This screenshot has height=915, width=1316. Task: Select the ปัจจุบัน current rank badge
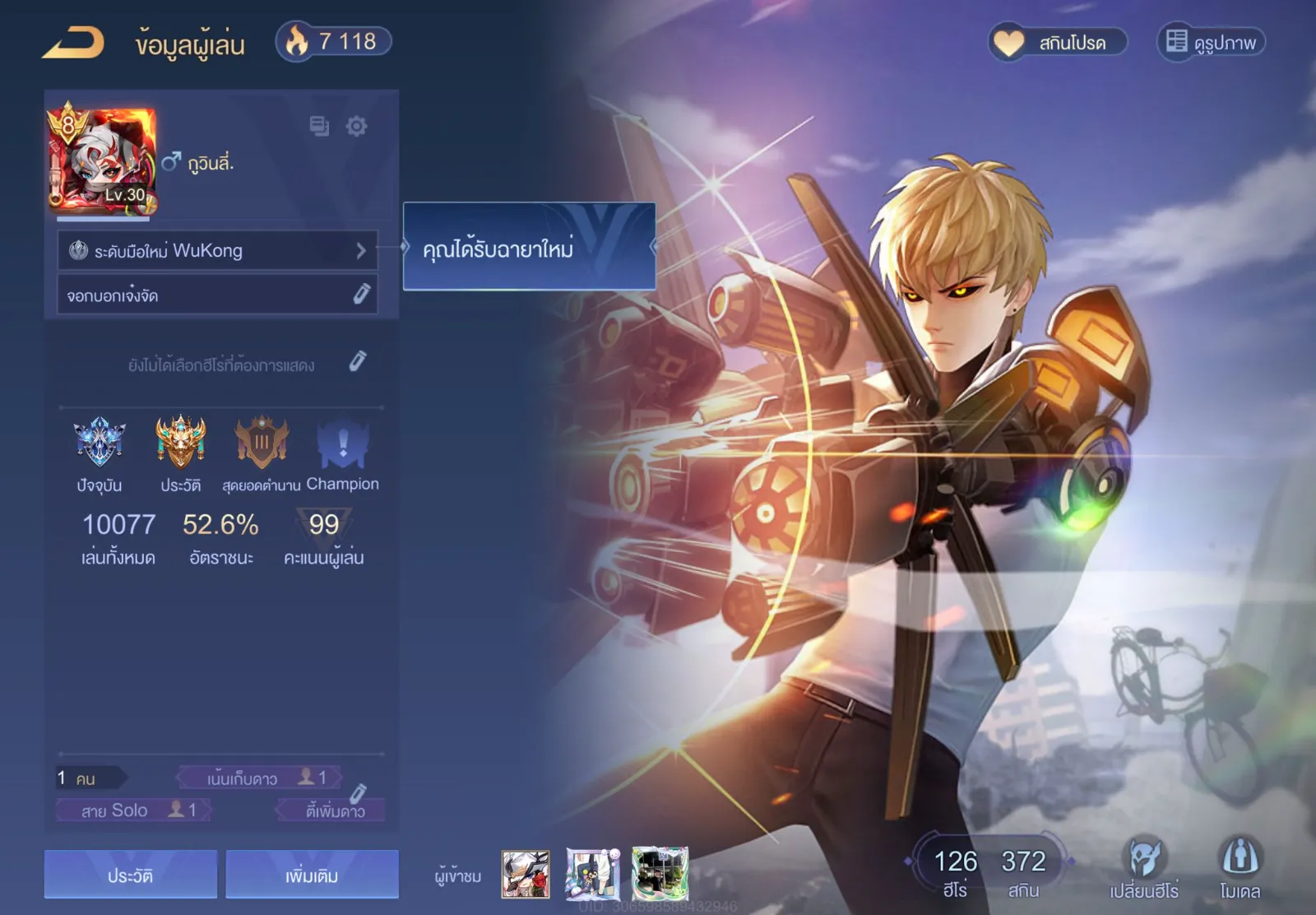100,442
